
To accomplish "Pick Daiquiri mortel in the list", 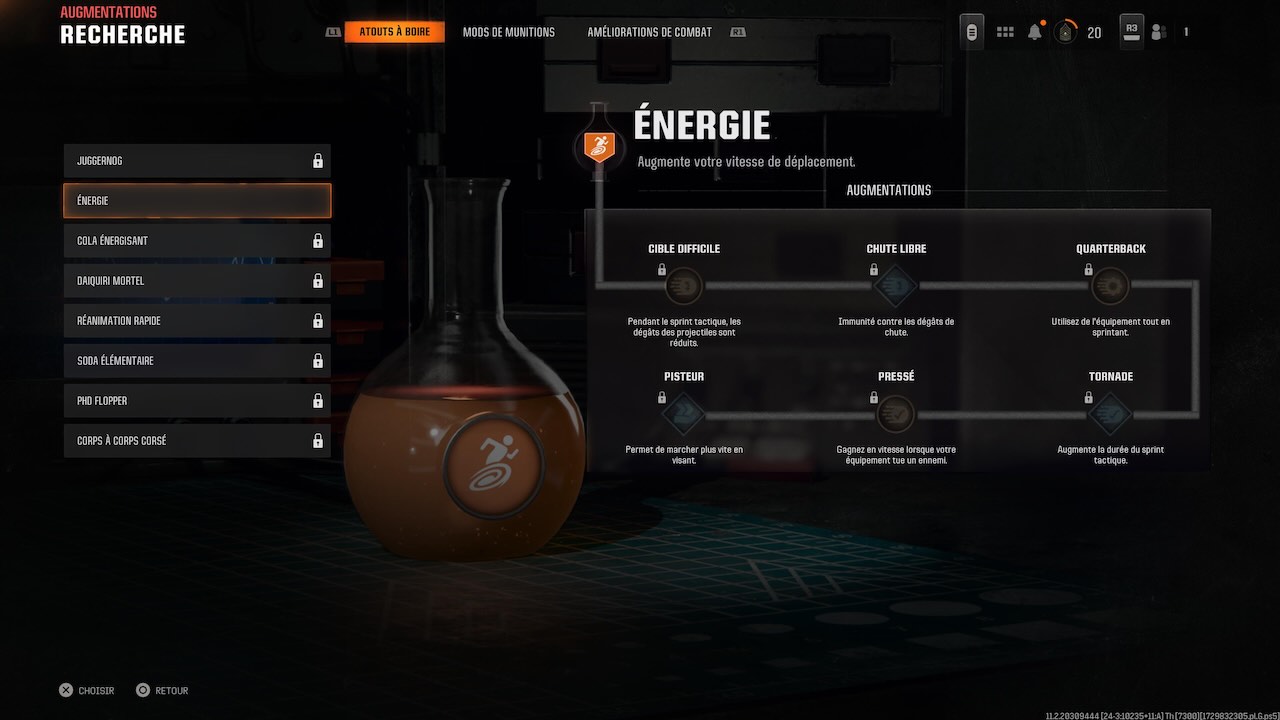I will (197, 281).
